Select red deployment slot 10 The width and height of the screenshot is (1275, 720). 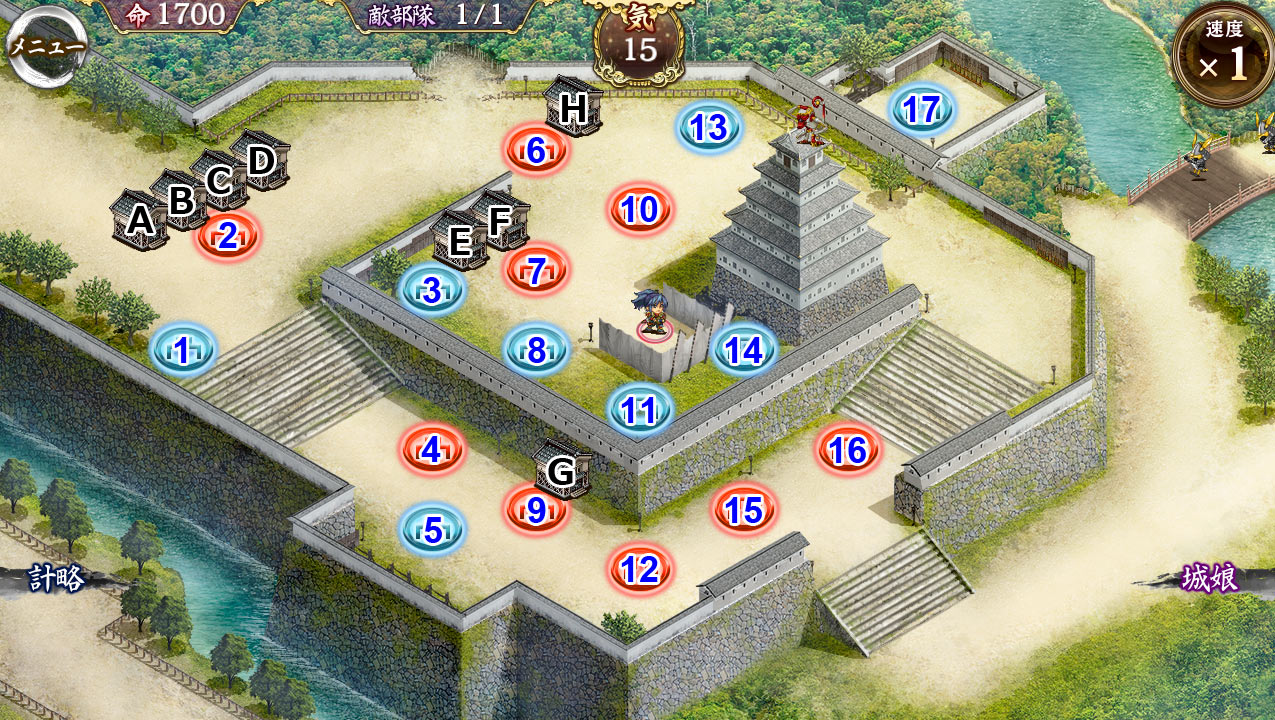coord(640,210)
